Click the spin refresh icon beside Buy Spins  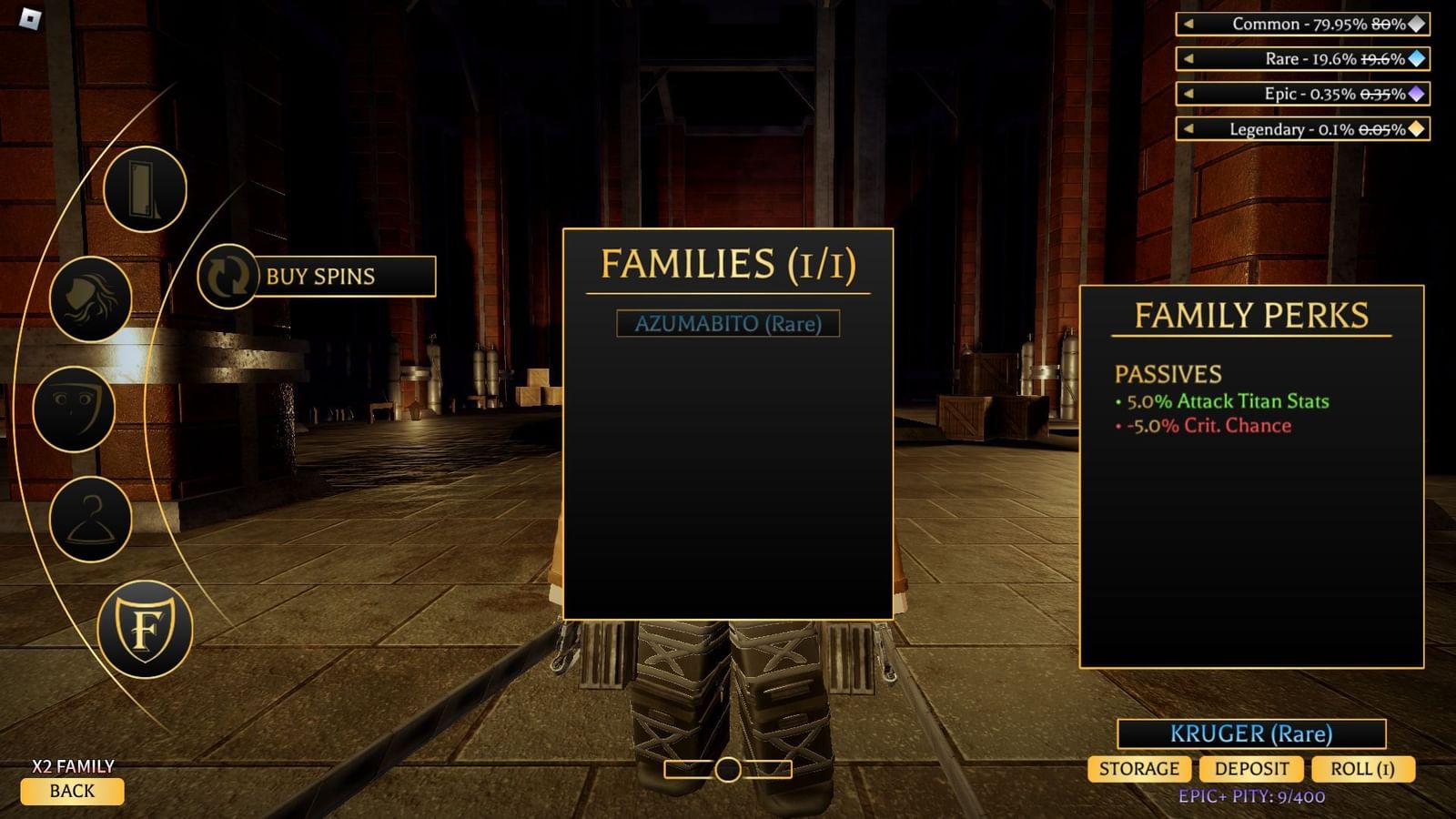227,276
